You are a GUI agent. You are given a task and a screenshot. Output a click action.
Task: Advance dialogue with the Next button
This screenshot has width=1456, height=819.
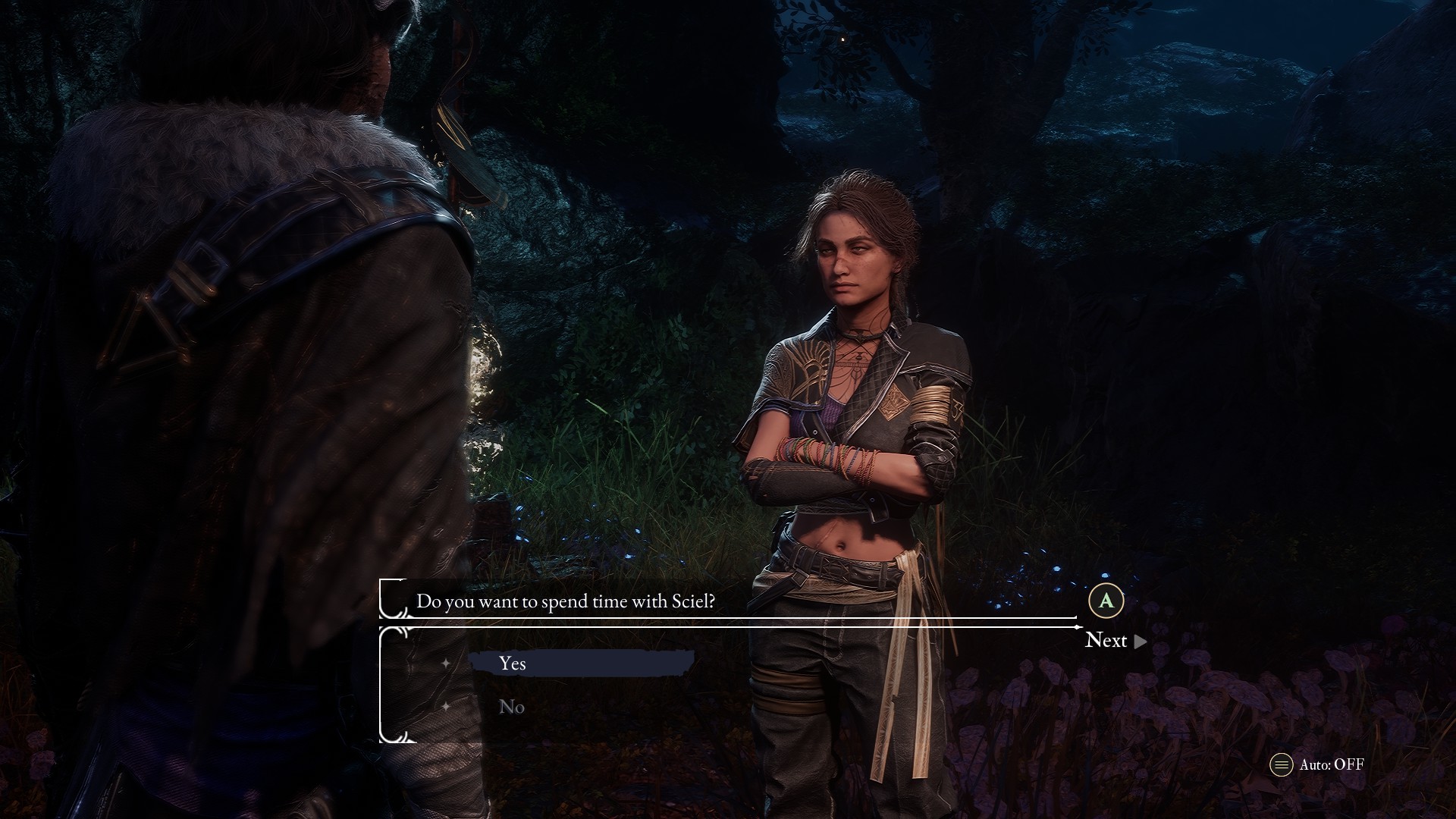1115,641
